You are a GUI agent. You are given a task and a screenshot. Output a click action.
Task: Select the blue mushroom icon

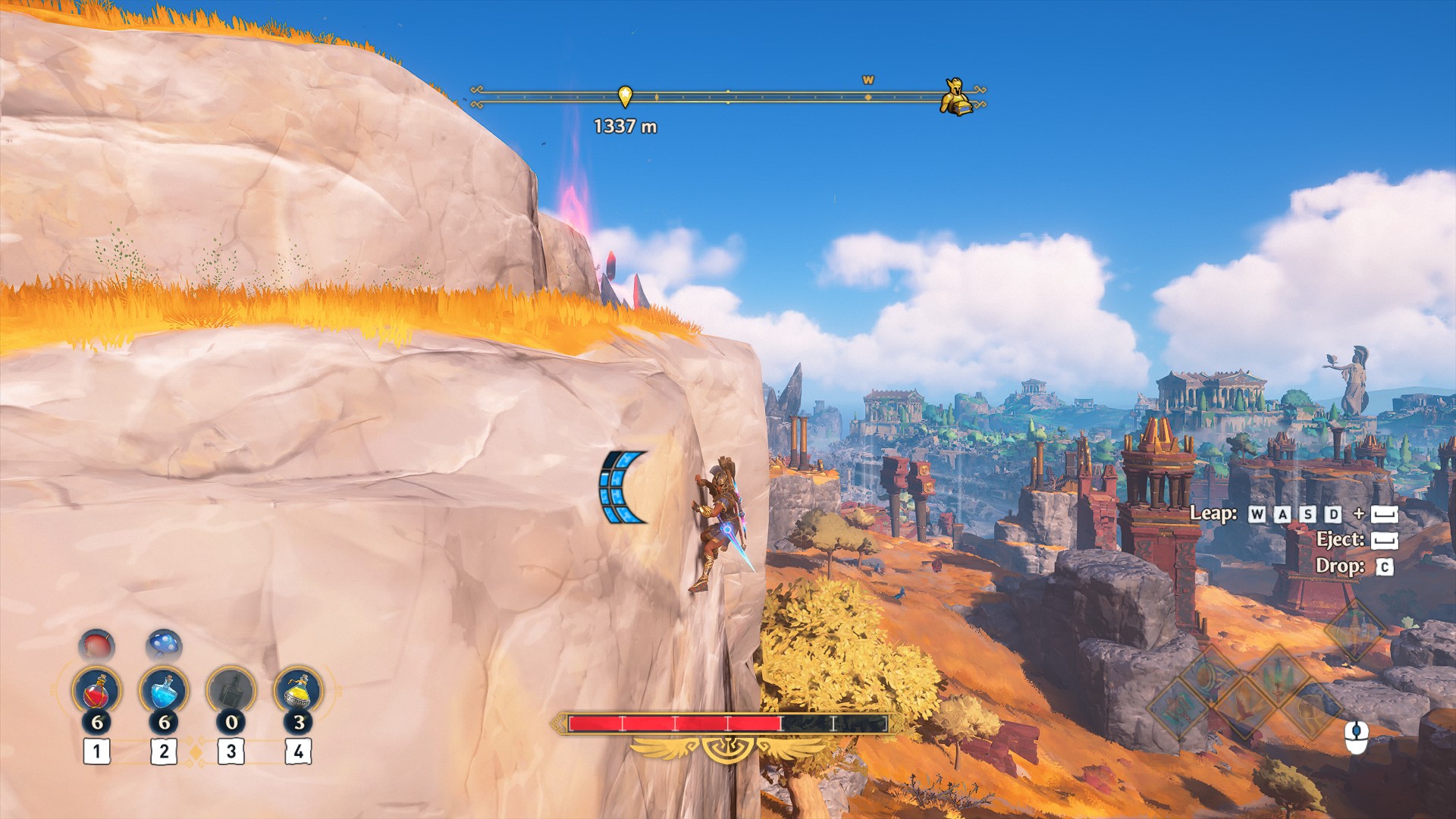coord(164,646)
